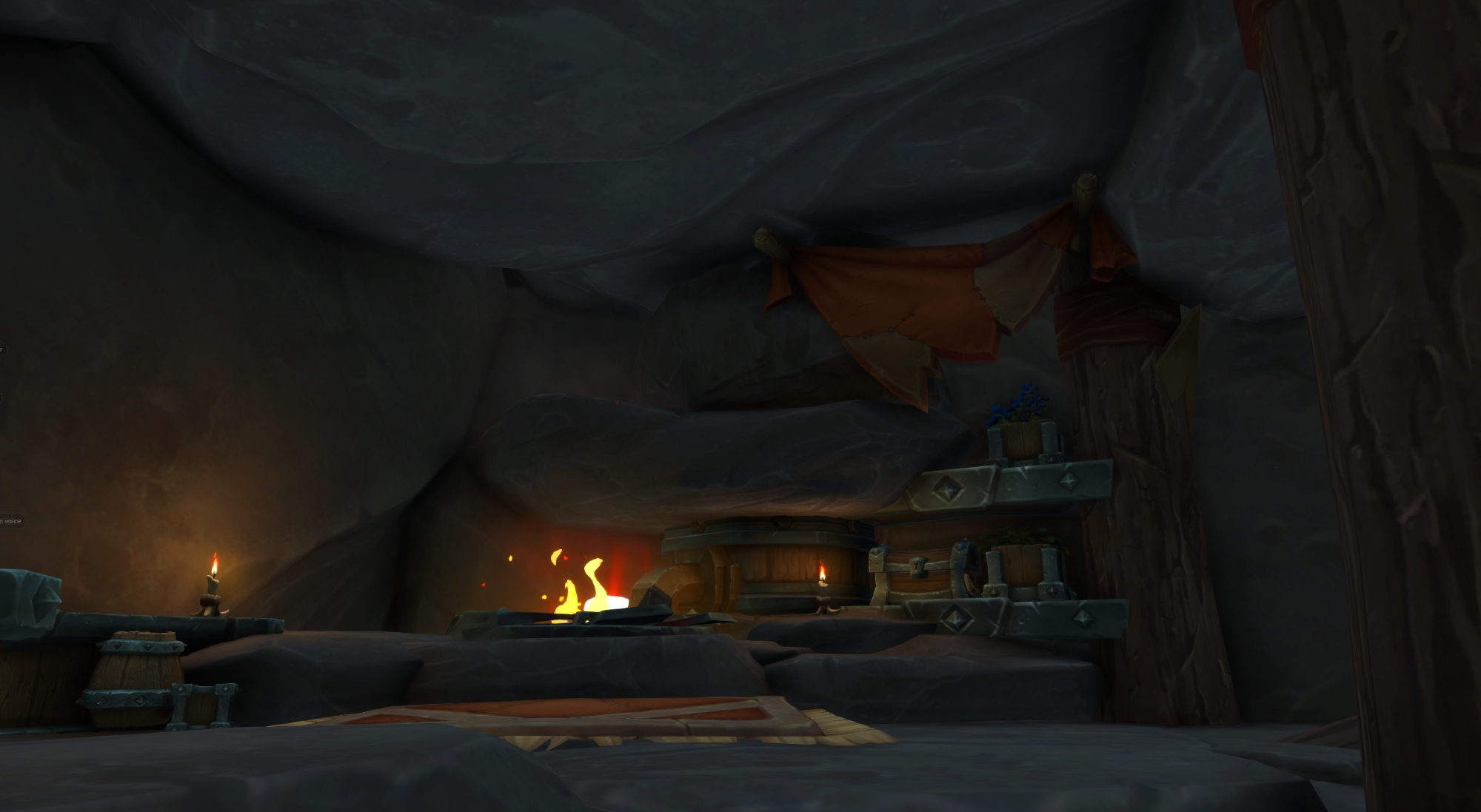Click the faint "voice" overlay pill
The width and height of the screenshot is (1481, 812).
11,521
